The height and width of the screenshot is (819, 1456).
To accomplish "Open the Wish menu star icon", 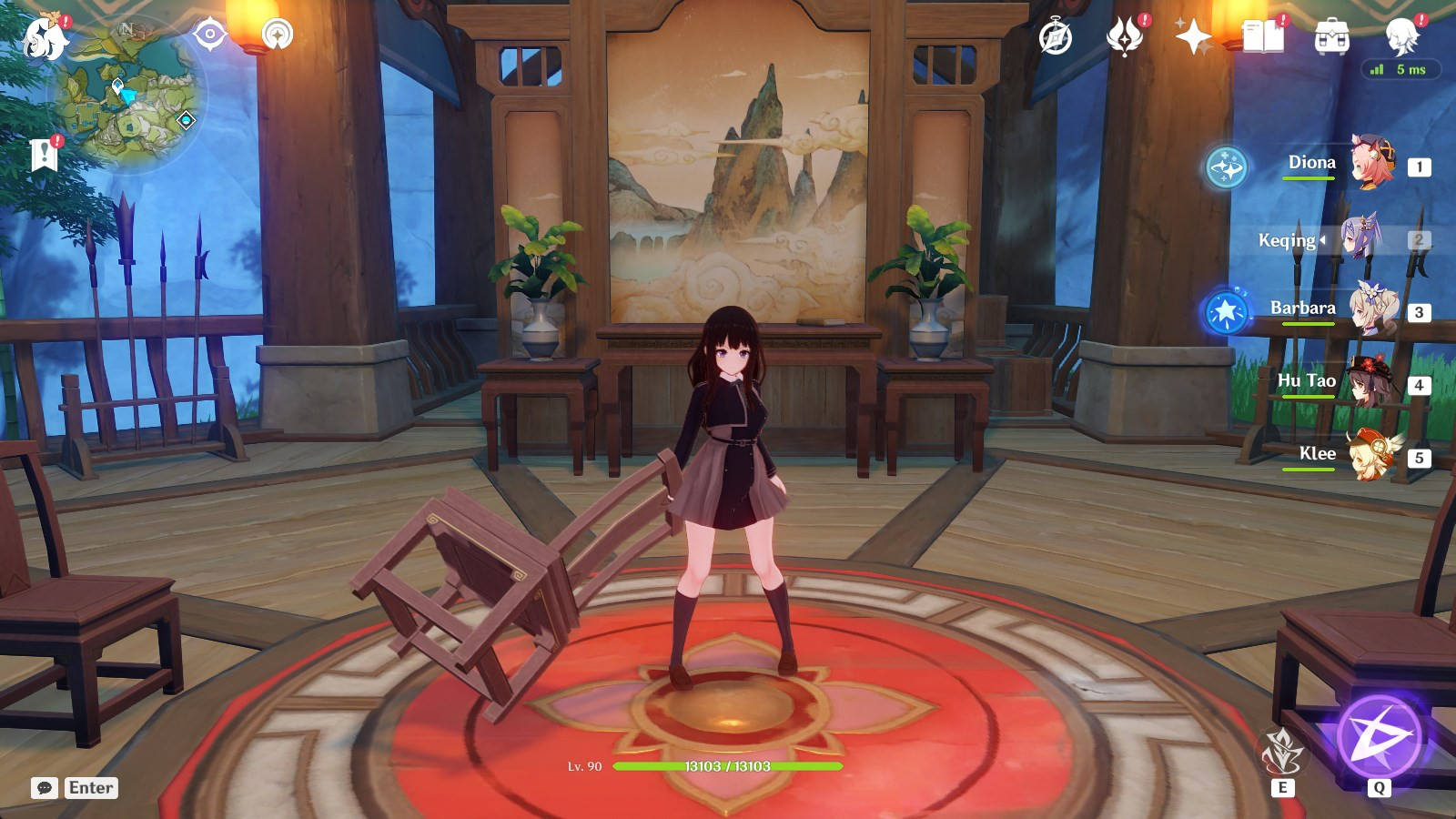I will (1195, 38).
